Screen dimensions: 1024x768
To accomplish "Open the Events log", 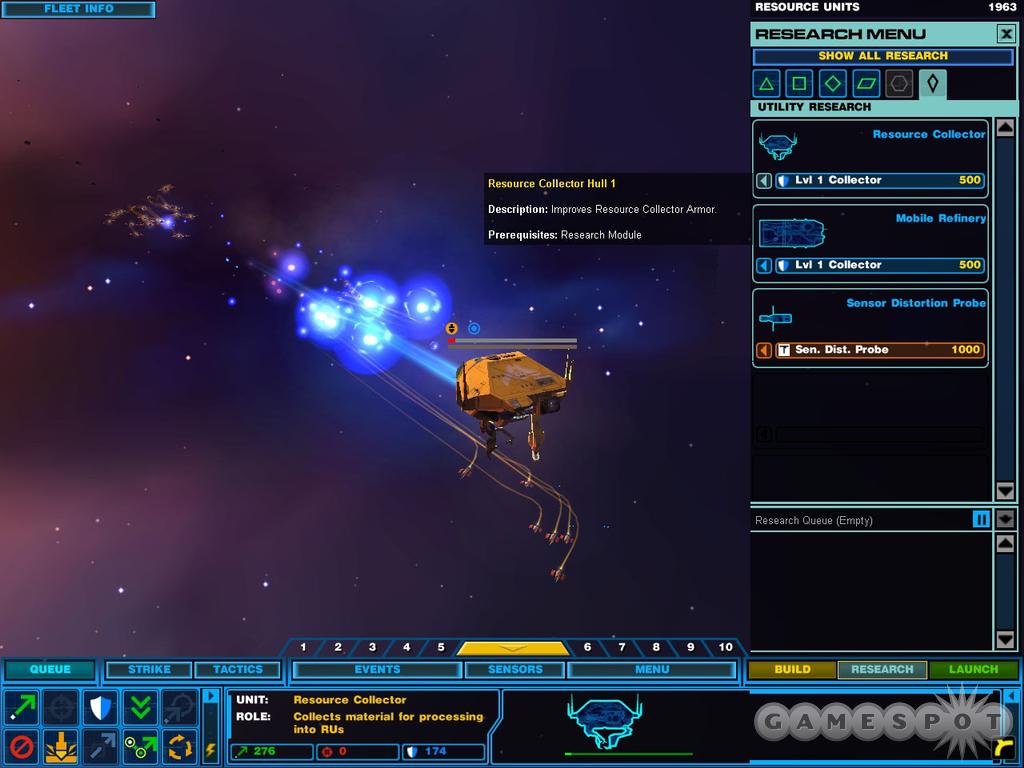I will pyautogui.click(x=377, y=669).
